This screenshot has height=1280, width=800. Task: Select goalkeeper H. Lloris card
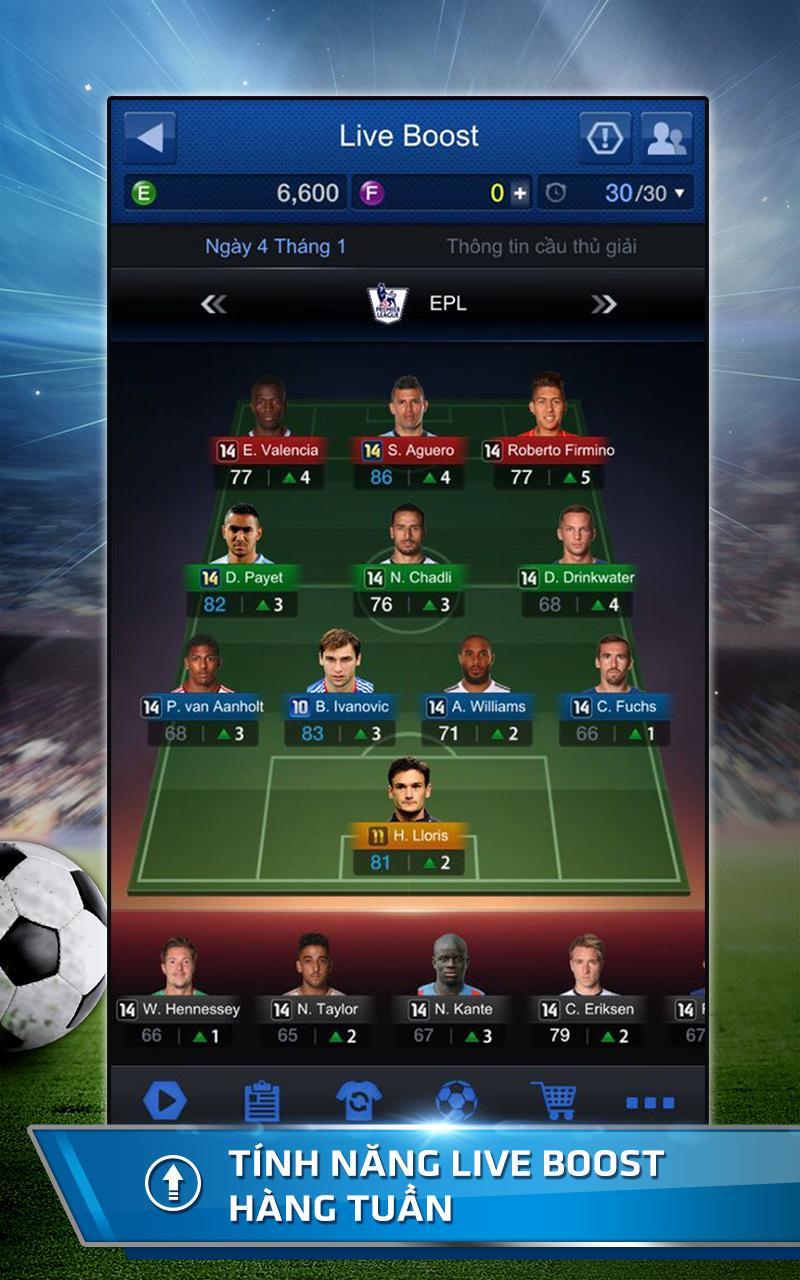pyautogui.click(x=408, y=817)
